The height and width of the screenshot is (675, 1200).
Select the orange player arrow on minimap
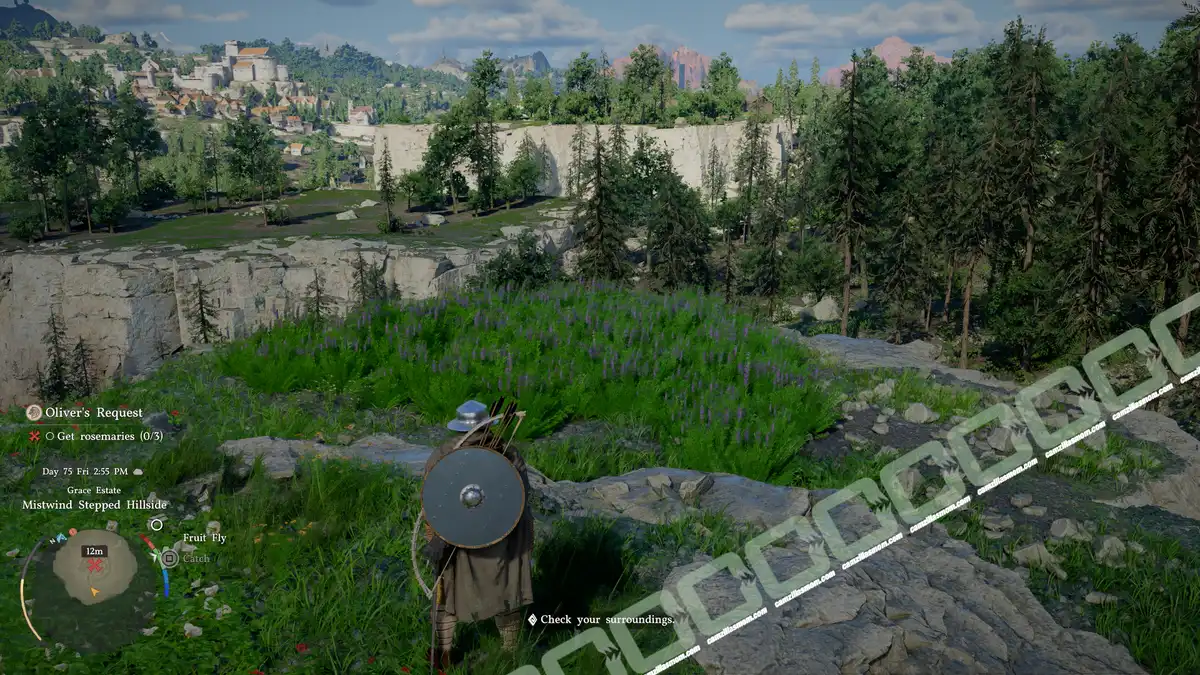(94, 591)
